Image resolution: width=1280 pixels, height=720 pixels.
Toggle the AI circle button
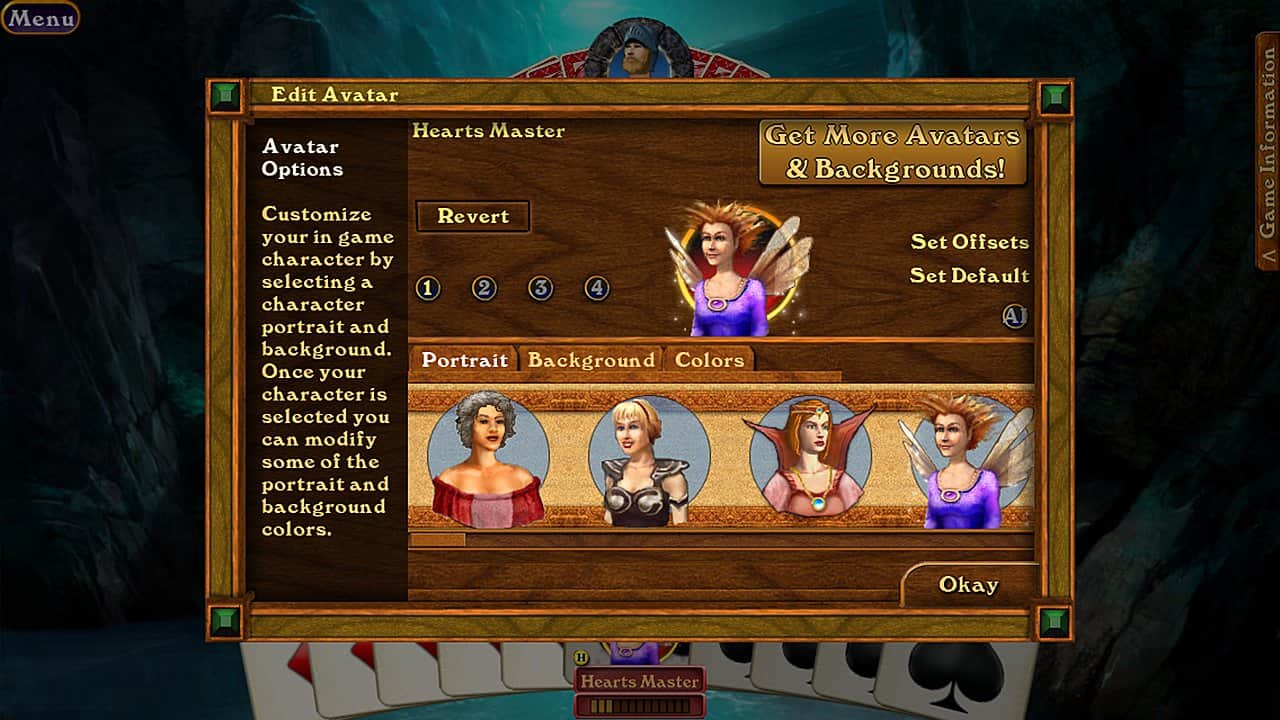(1015, 316)
